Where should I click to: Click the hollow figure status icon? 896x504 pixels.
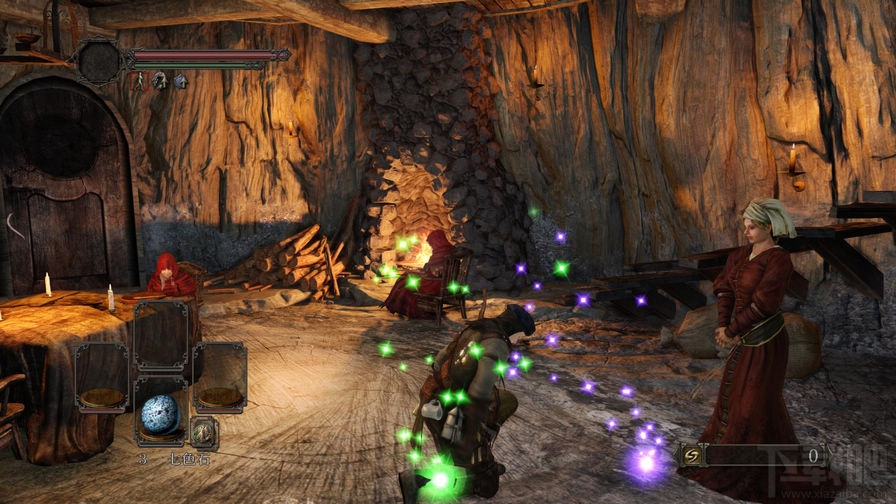138,81
